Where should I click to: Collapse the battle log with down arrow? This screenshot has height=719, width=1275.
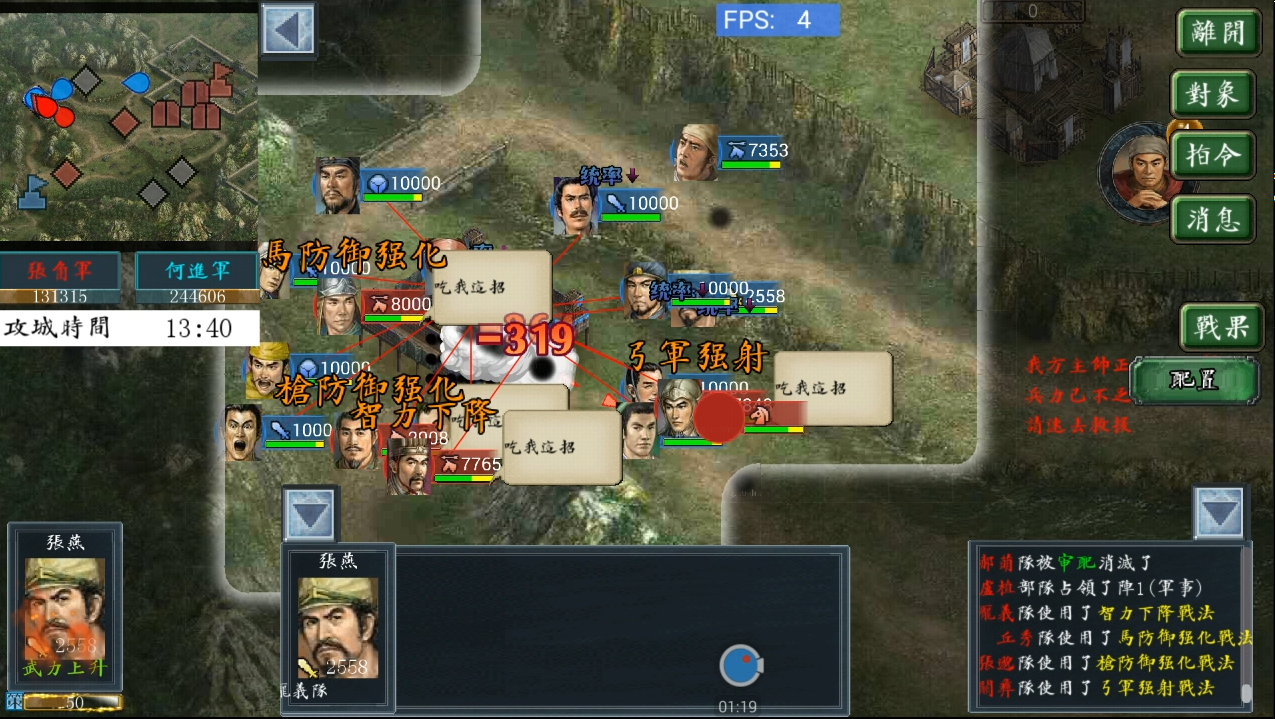click(1220, 514)
